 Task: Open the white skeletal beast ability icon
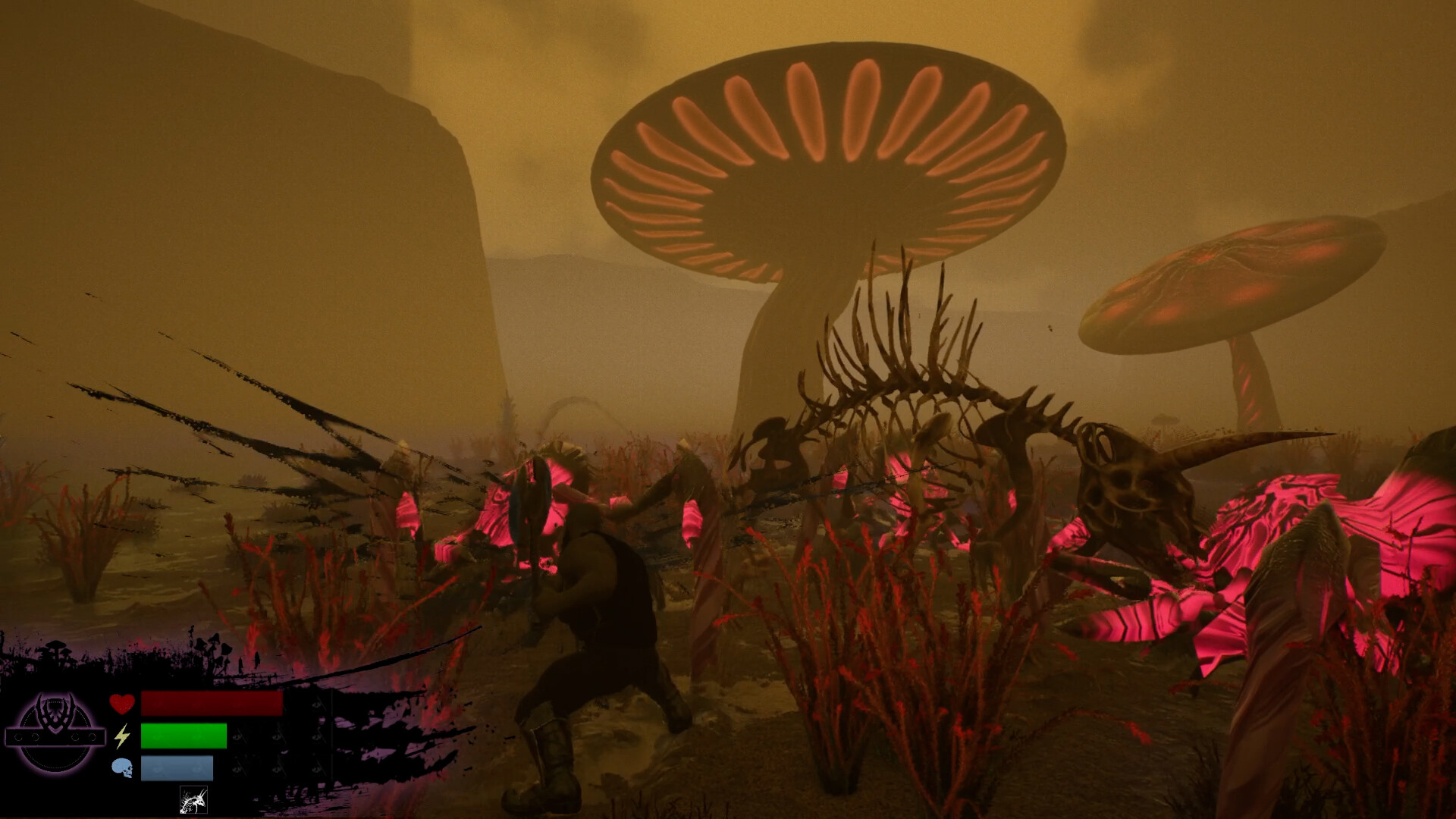[x=194, y=799]
